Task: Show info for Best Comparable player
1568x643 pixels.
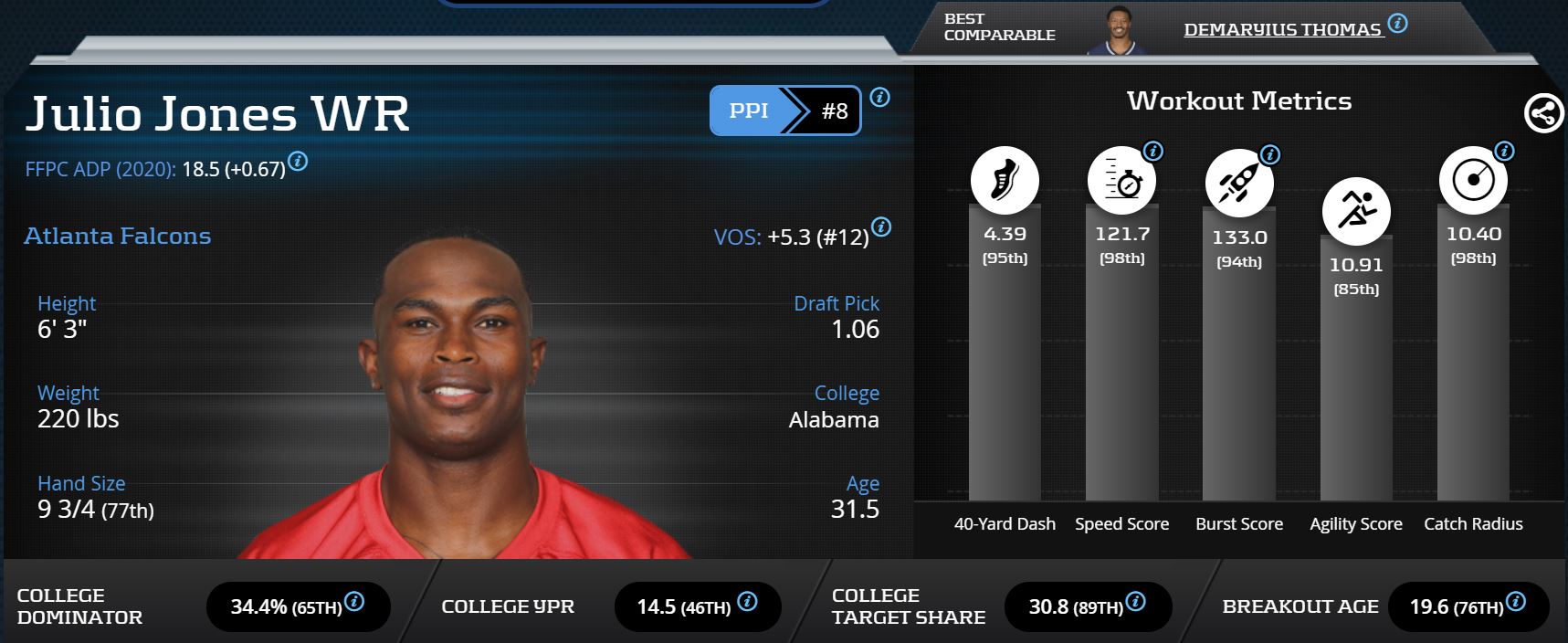Action: coord(1397,23)
